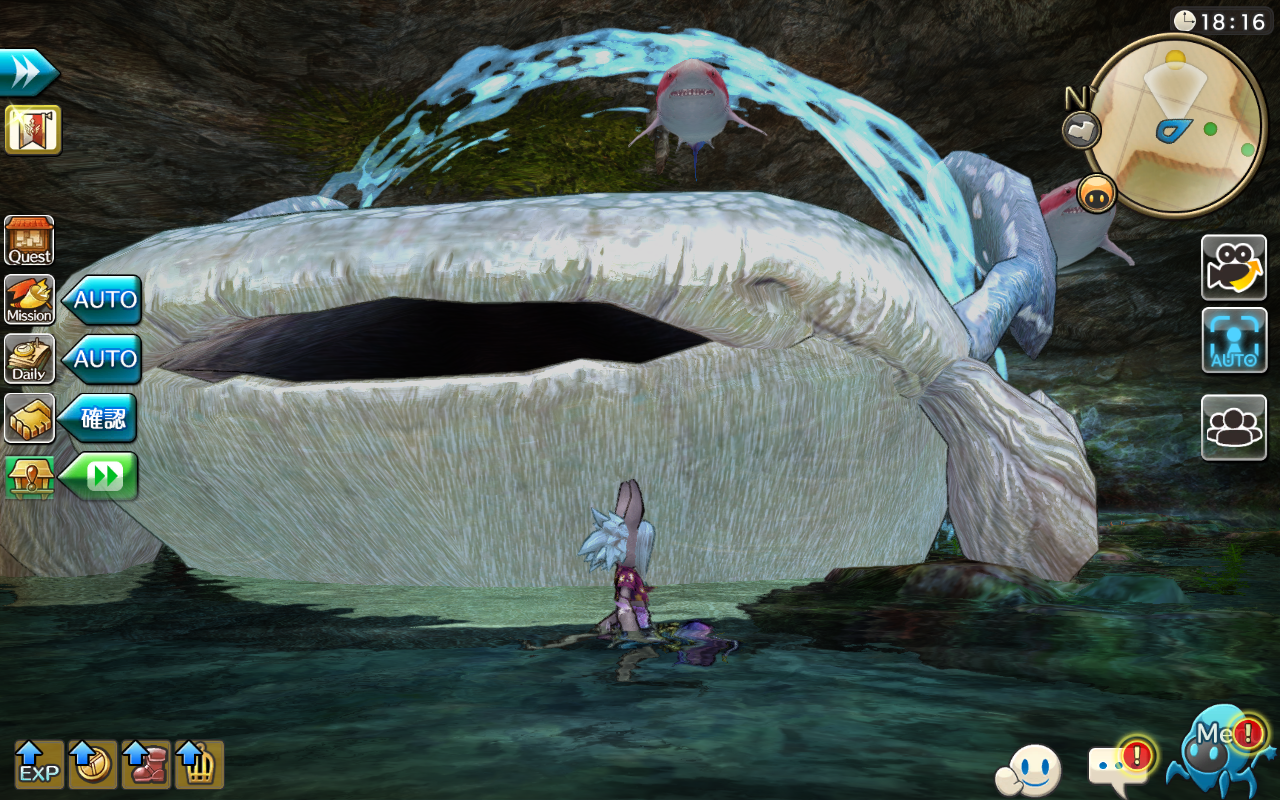Tap the 確認 confirm button
Screen dimensions: 1280x800
click(99, 418)
